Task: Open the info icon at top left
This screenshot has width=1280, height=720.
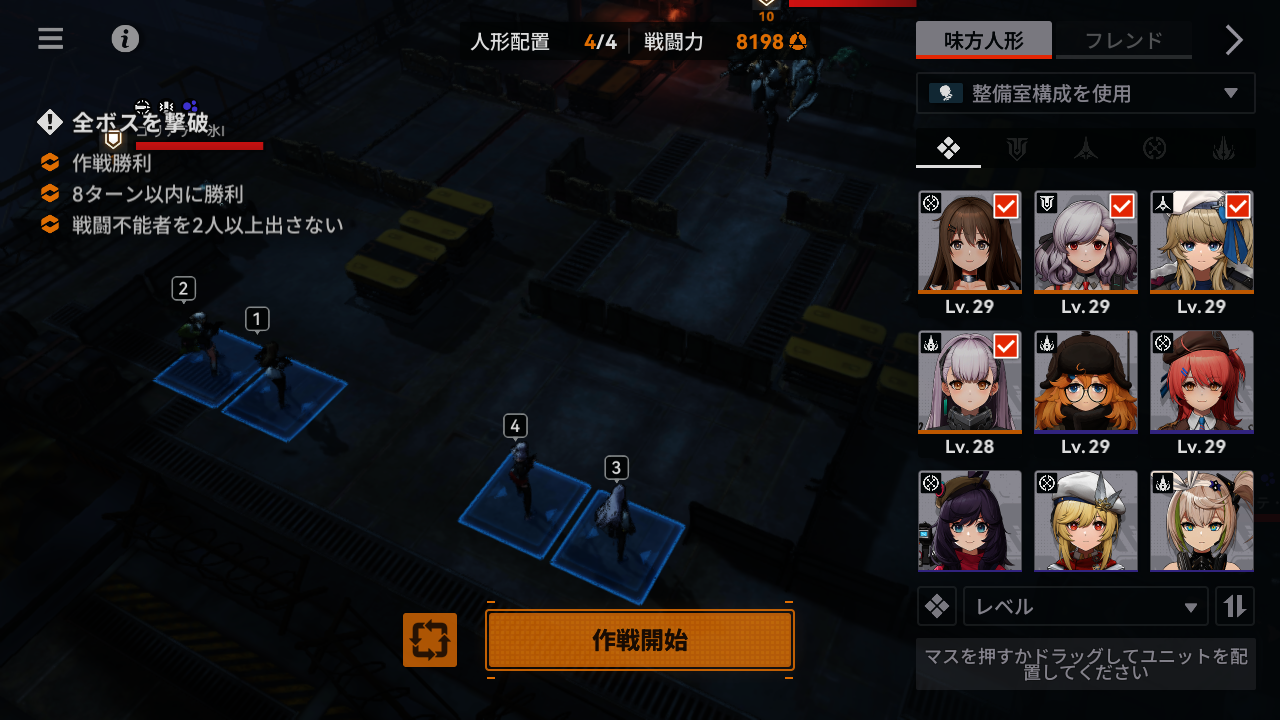Action: click(x=125, y=40)
